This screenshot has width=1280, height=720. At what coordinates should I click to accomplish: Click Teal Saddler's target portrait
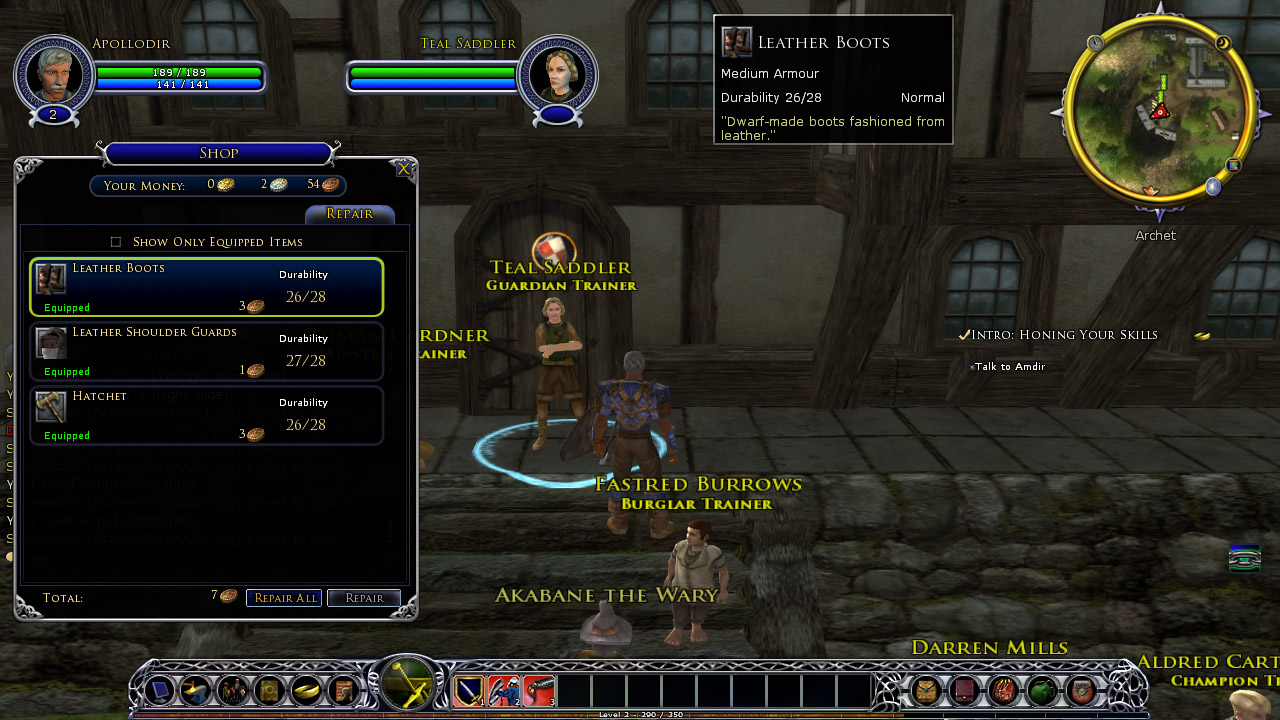tap(557, 72)
